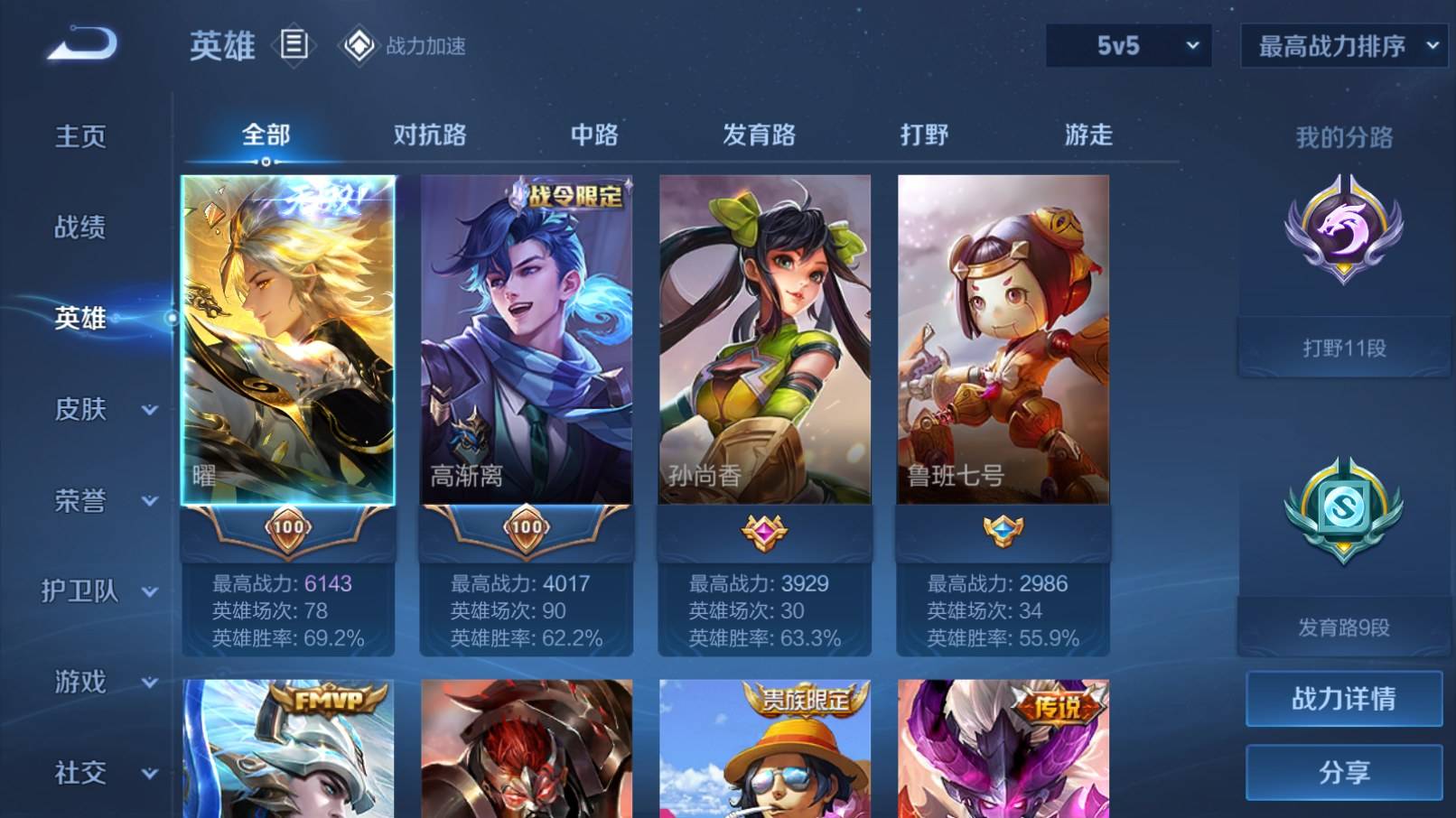Select the 曜 hero card
Image resolution: width=1456 pixels, height=818 pixels.
289,343
